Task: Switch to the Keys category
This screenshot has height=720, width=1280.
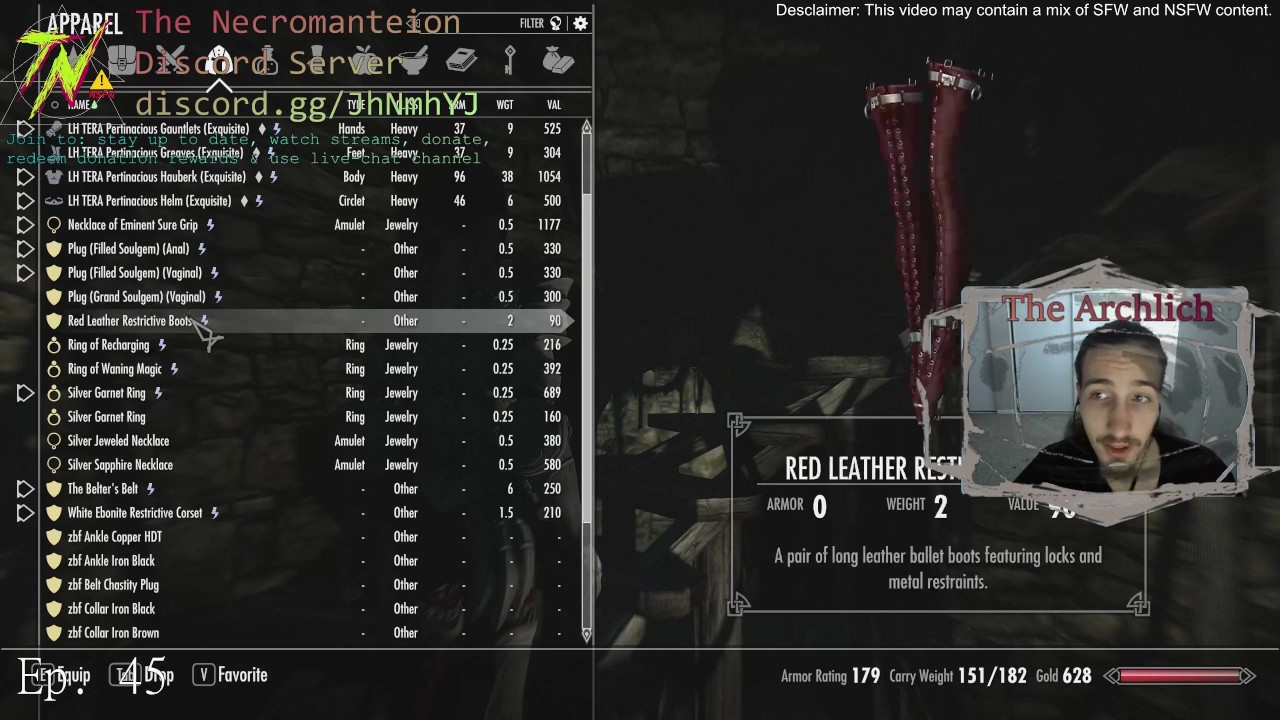Action: 510,61
